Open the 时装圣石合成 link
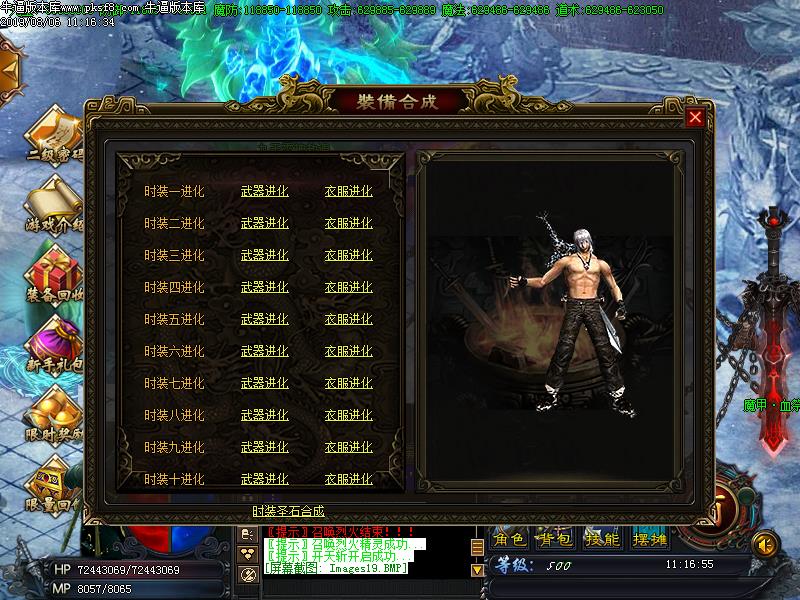This screenshot has height=600, width=800. coord(288,511)
